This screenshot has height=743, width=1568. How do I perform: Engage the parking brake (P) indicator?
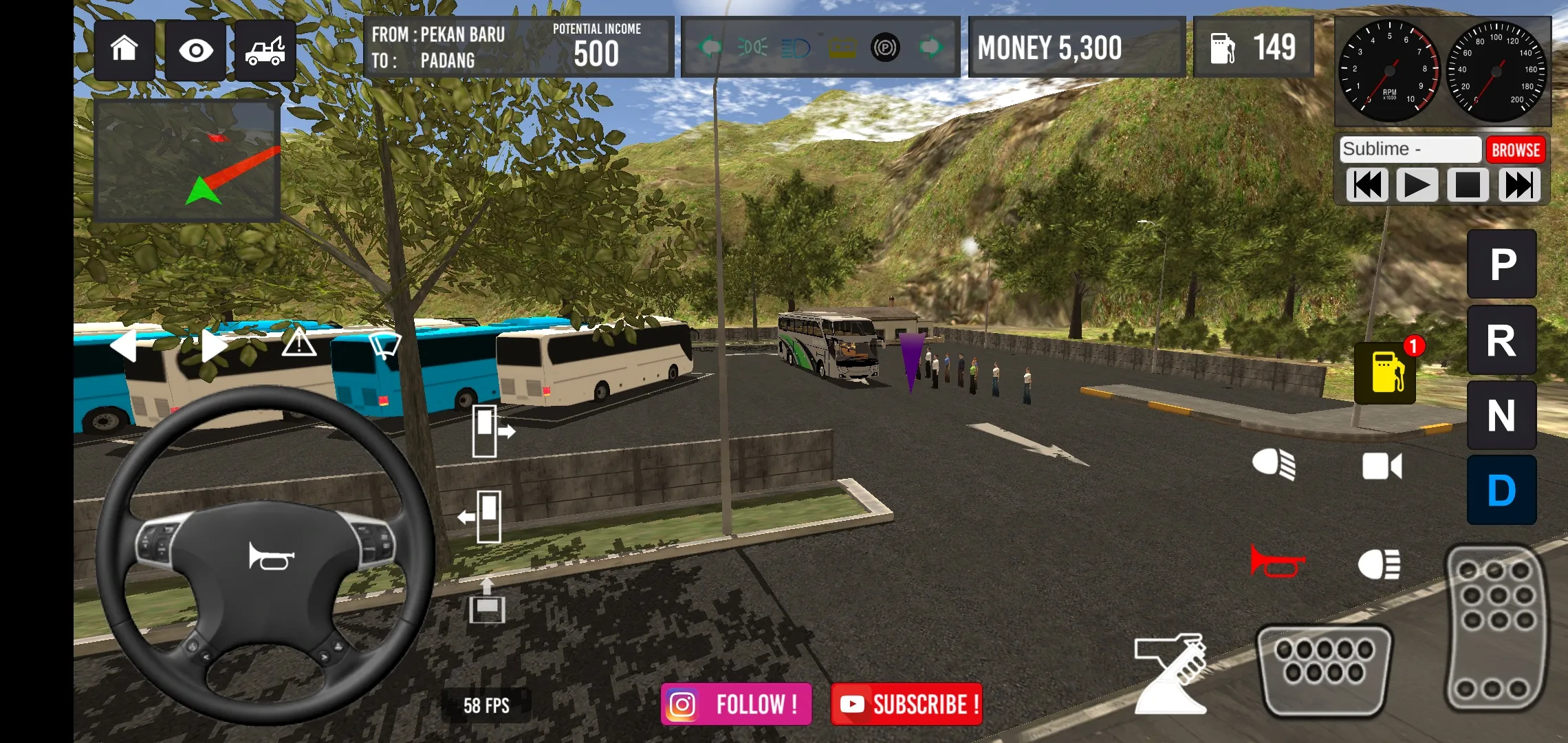pyautogui.click(x=884, y=48)
